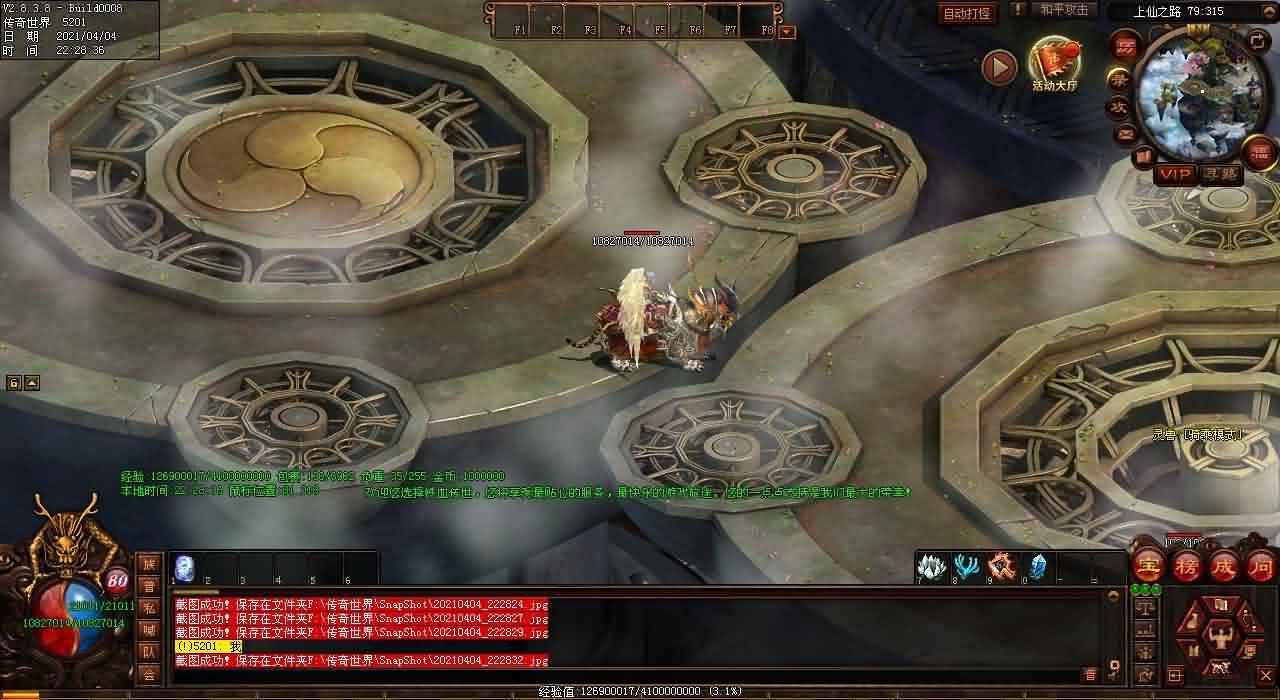Open the mail envelope icon
This screenshot has width=1280, height=700.
pyautogui.click(x=1126, y=132)
